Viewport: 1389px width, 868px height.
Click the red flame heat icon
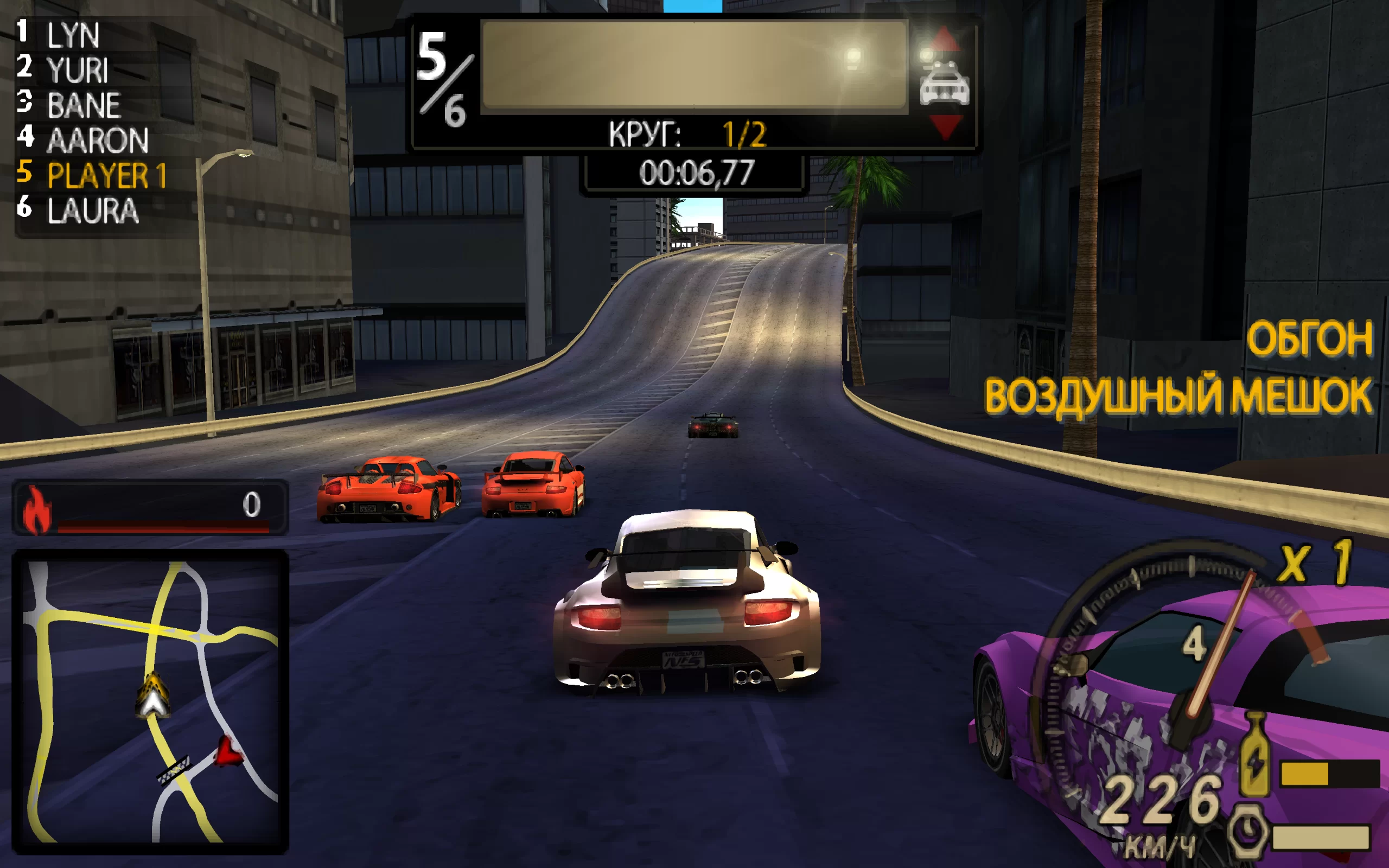(x=37, y=509)
